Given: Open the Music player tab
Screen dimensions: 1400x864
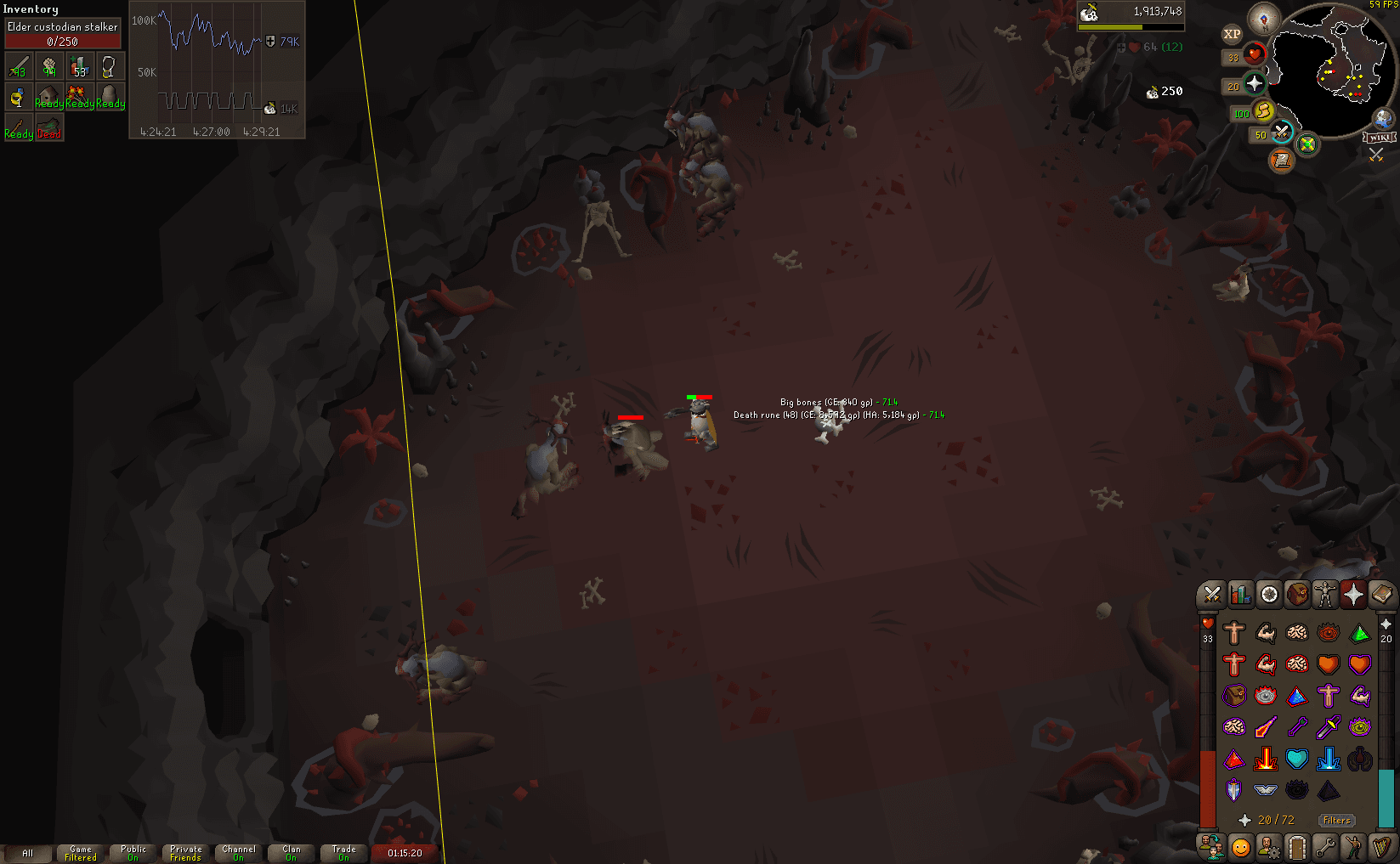Looking at the screenshot, I should point(1382,847).
